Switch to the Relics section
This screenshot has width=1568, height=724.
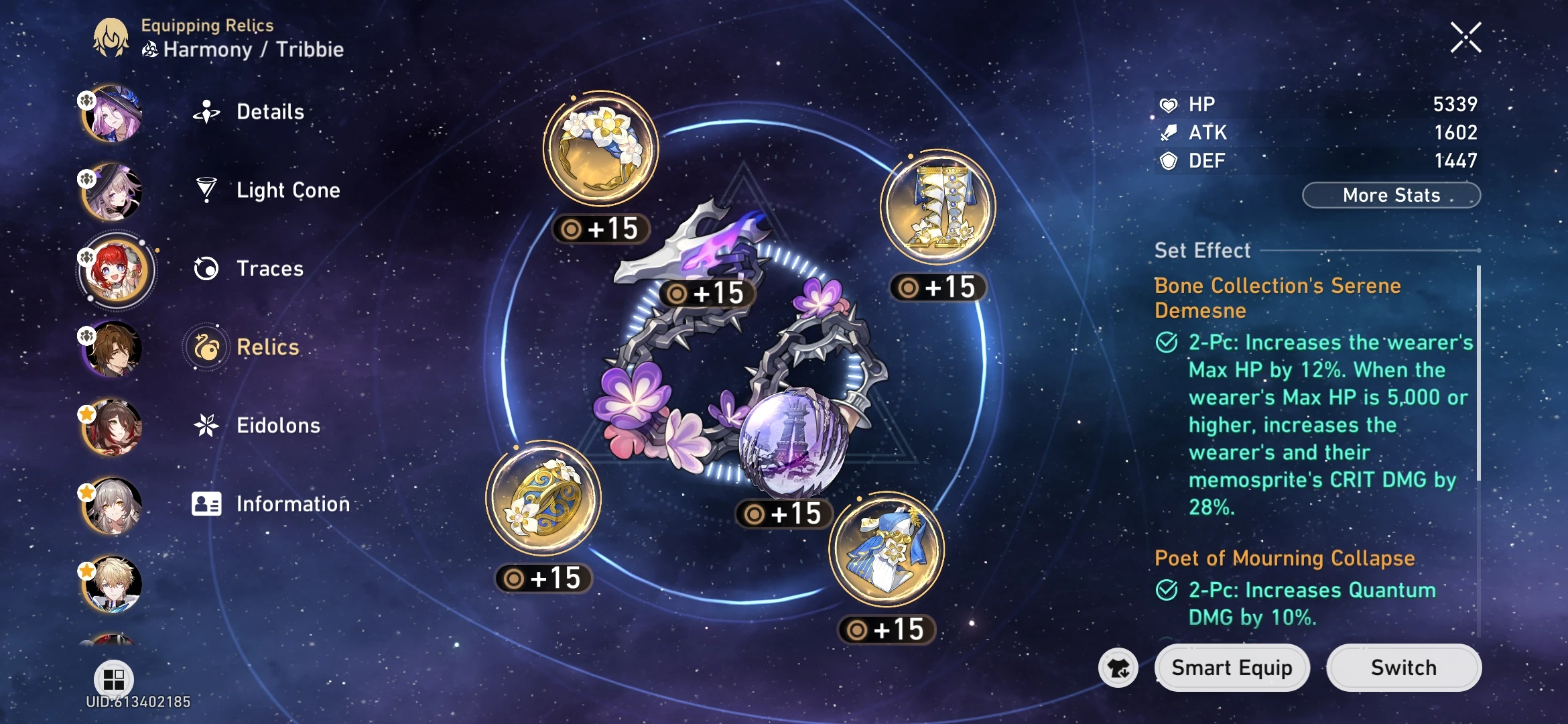267,347
